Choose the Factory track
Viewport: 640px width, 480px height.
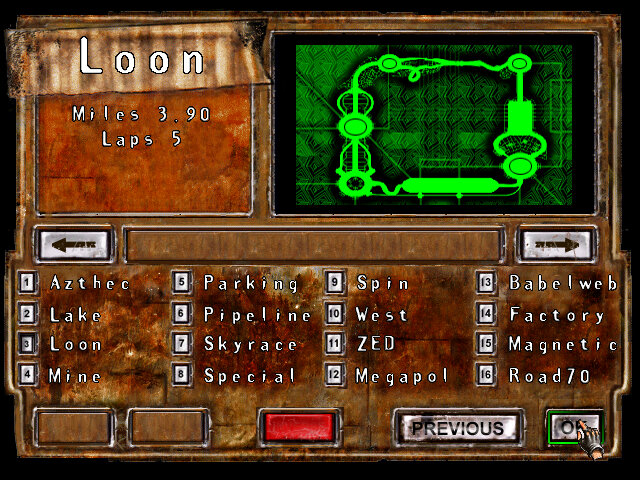[557, 315]
